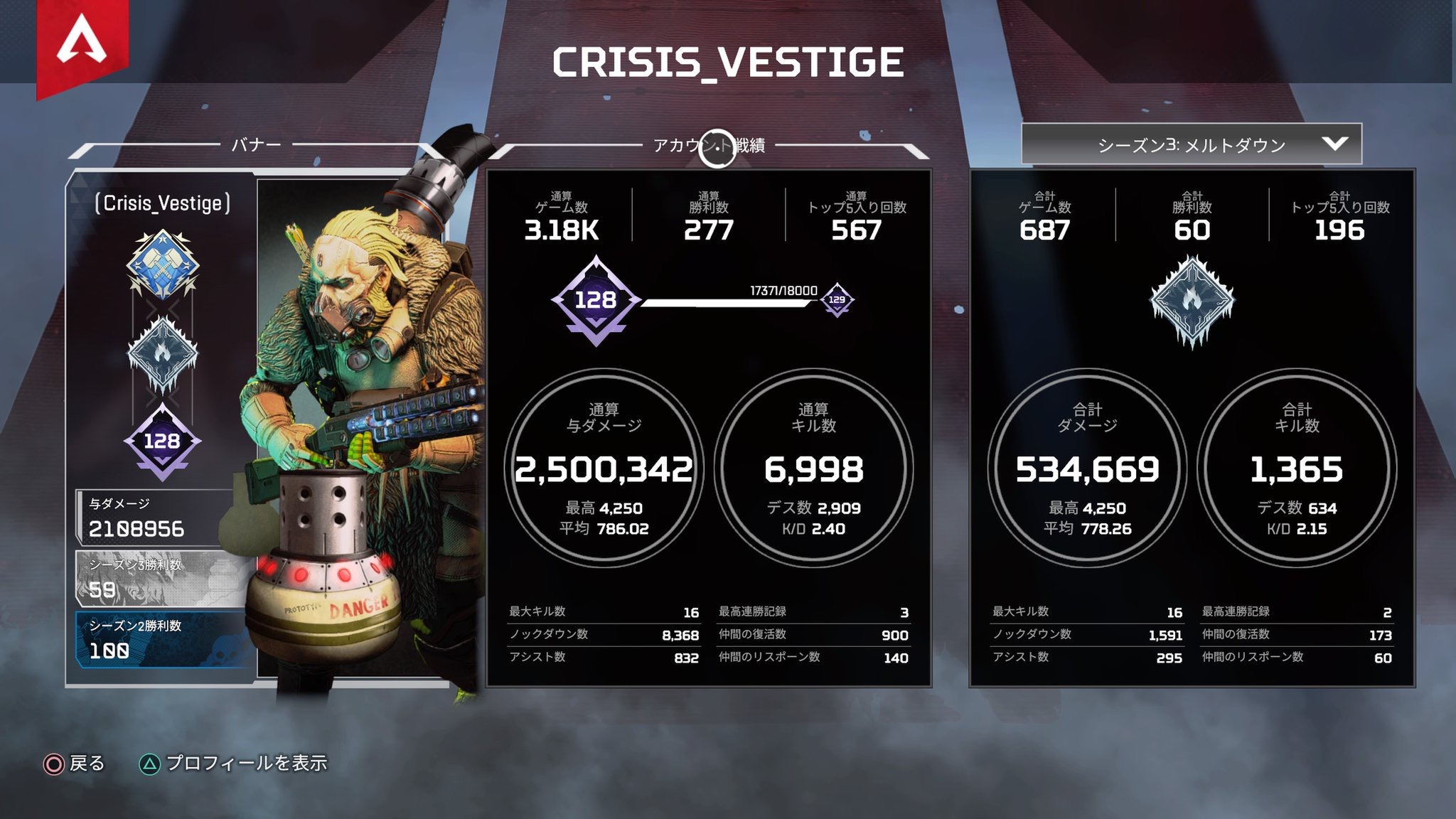Open the シーズン3: メルトダウン season dropdown
This screenshot has height=819, width=1456.
point(1191,144)
